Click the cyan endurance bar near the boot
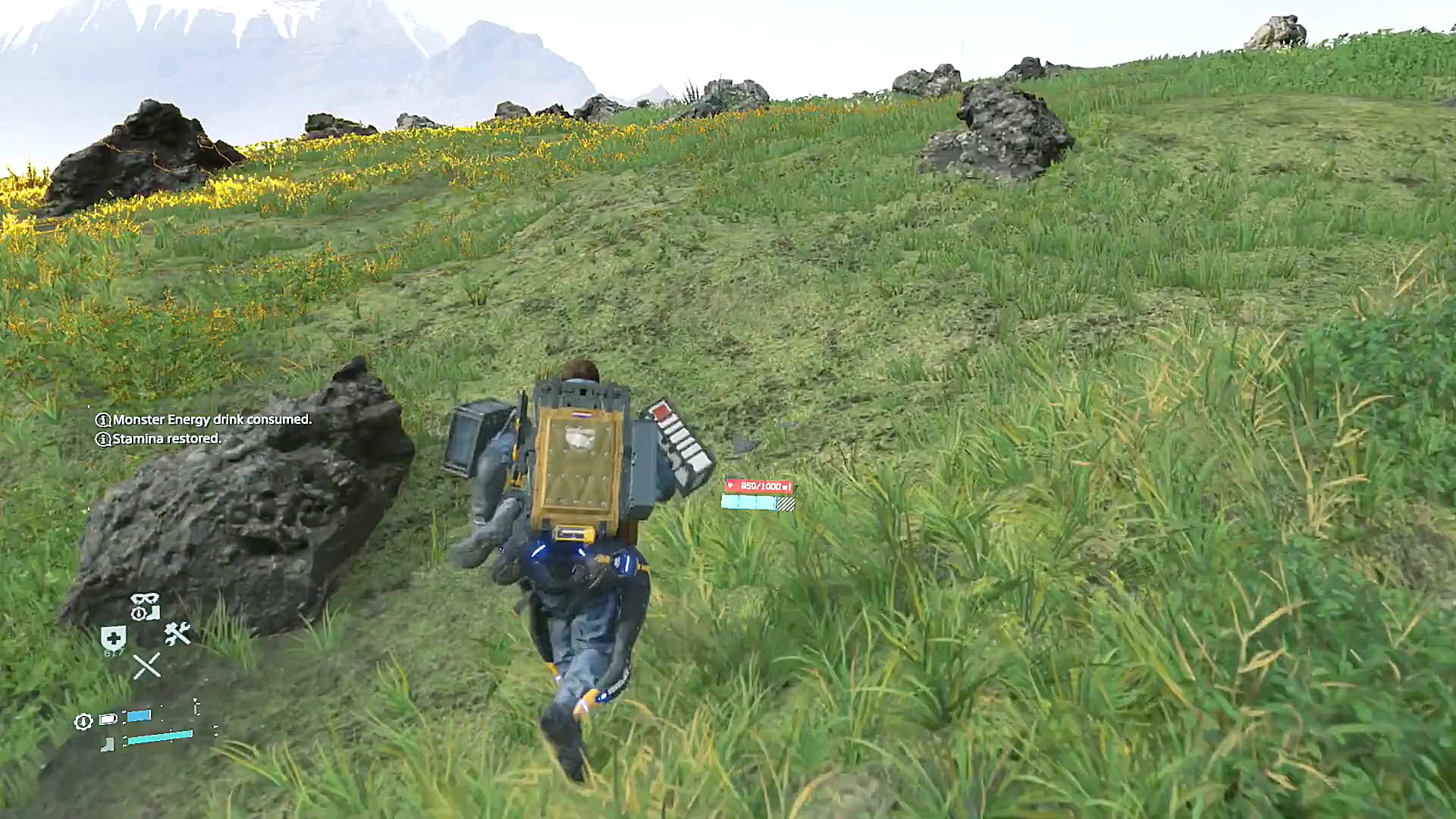The height and width of the screenshot is (819, 1456). click(159, 737)
